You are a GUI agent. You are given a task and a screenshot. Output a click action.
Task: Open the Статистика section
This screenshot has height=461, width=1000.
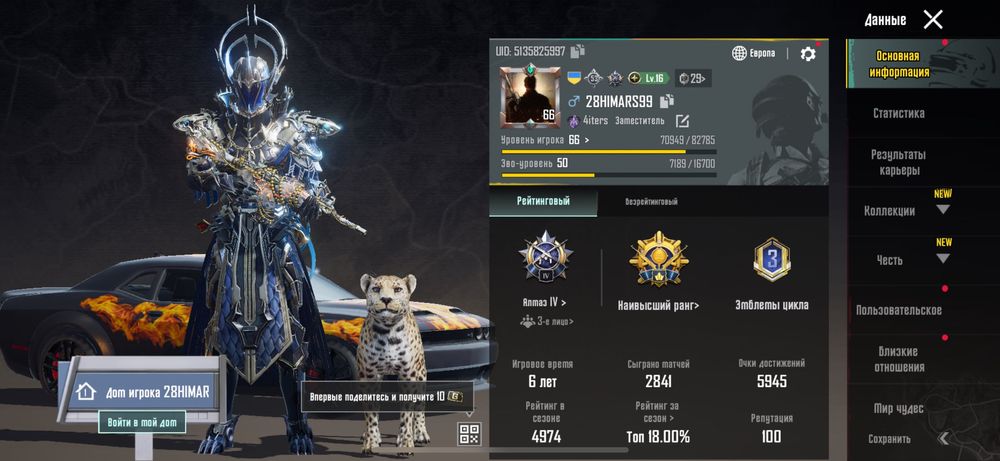[x=898, y=114]
